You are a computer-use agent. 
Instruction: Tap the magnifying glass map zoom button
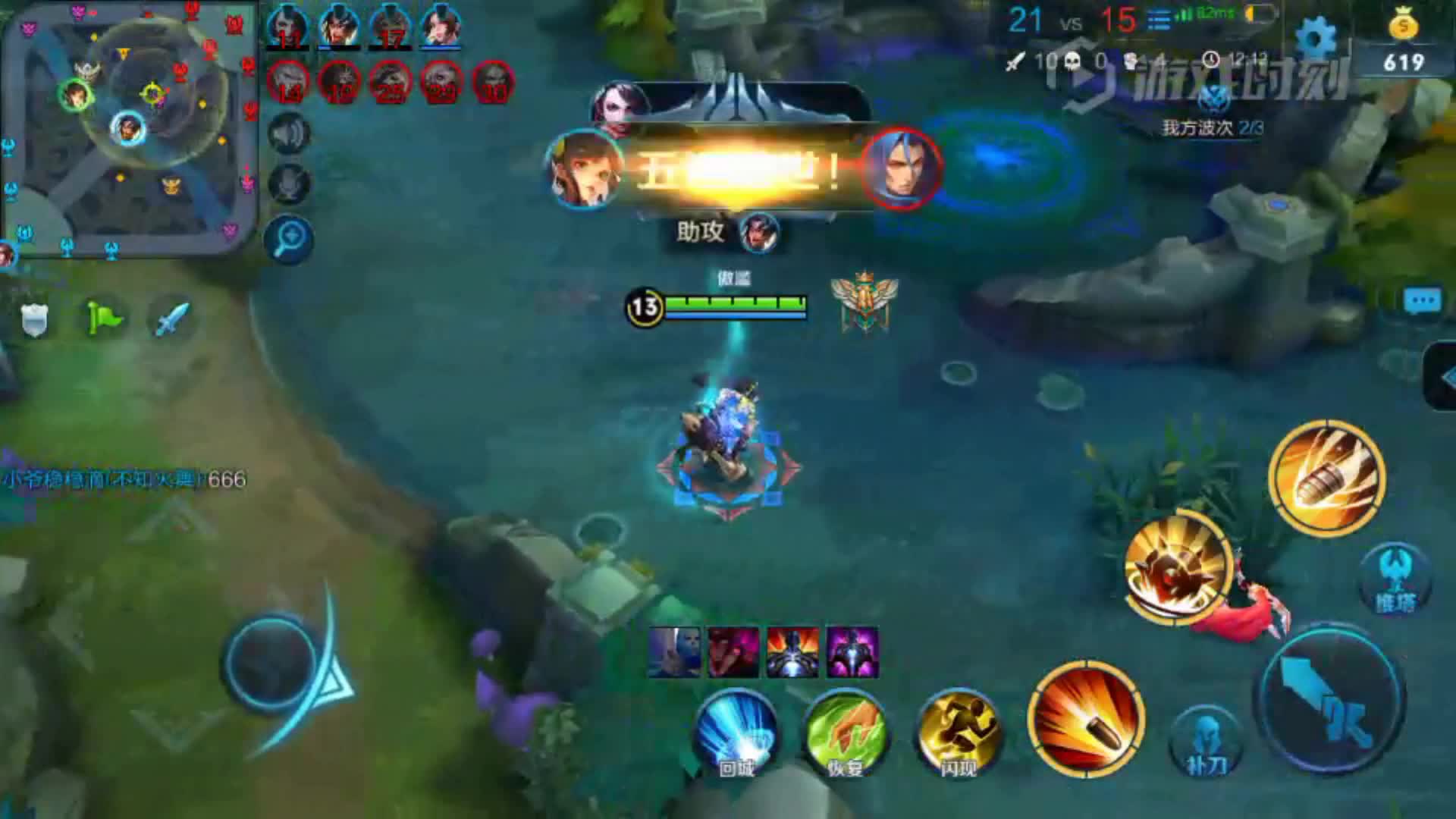289,240
